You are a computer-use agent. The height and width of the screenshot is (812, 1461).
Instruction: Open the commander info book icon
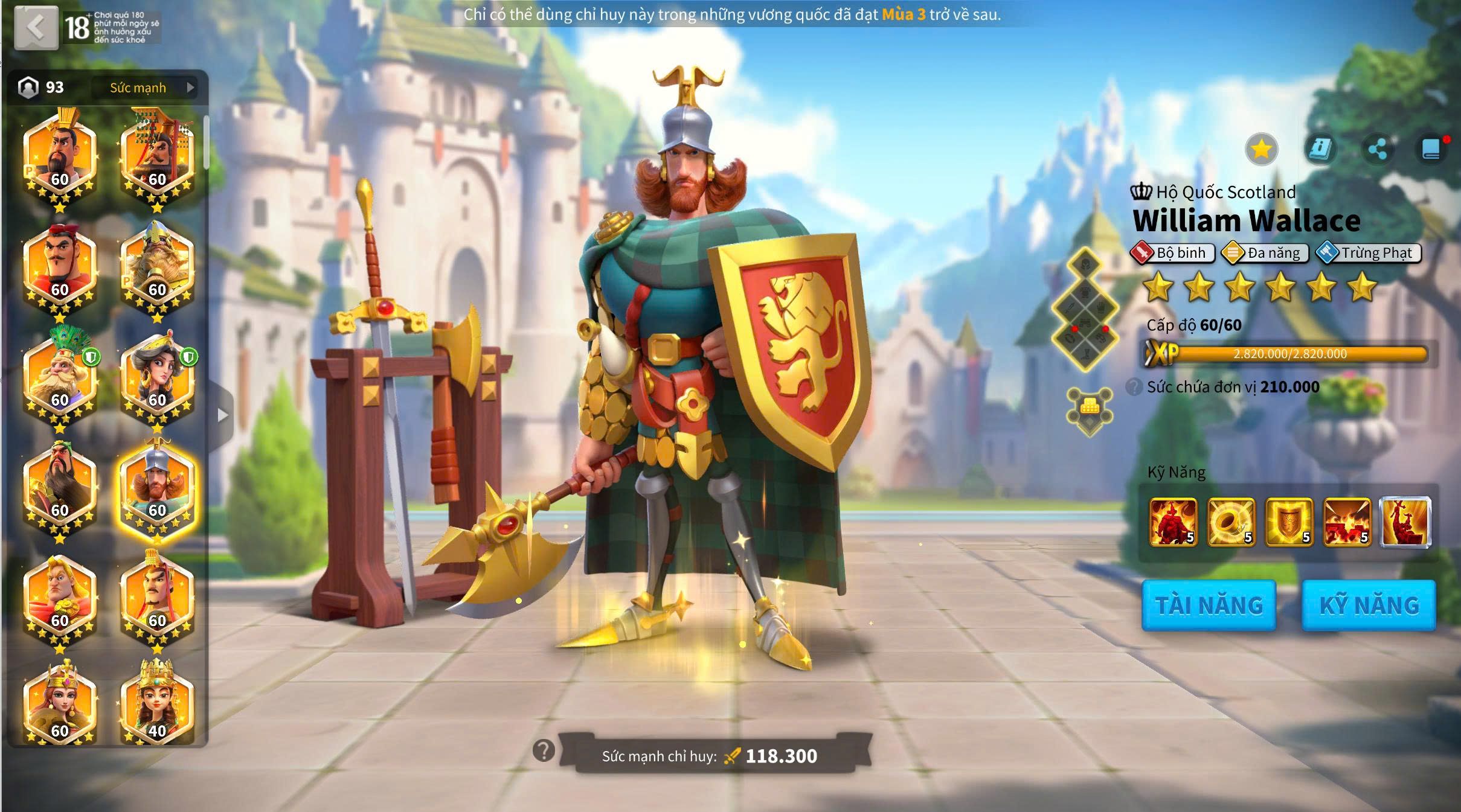(x=1319, y=149)
